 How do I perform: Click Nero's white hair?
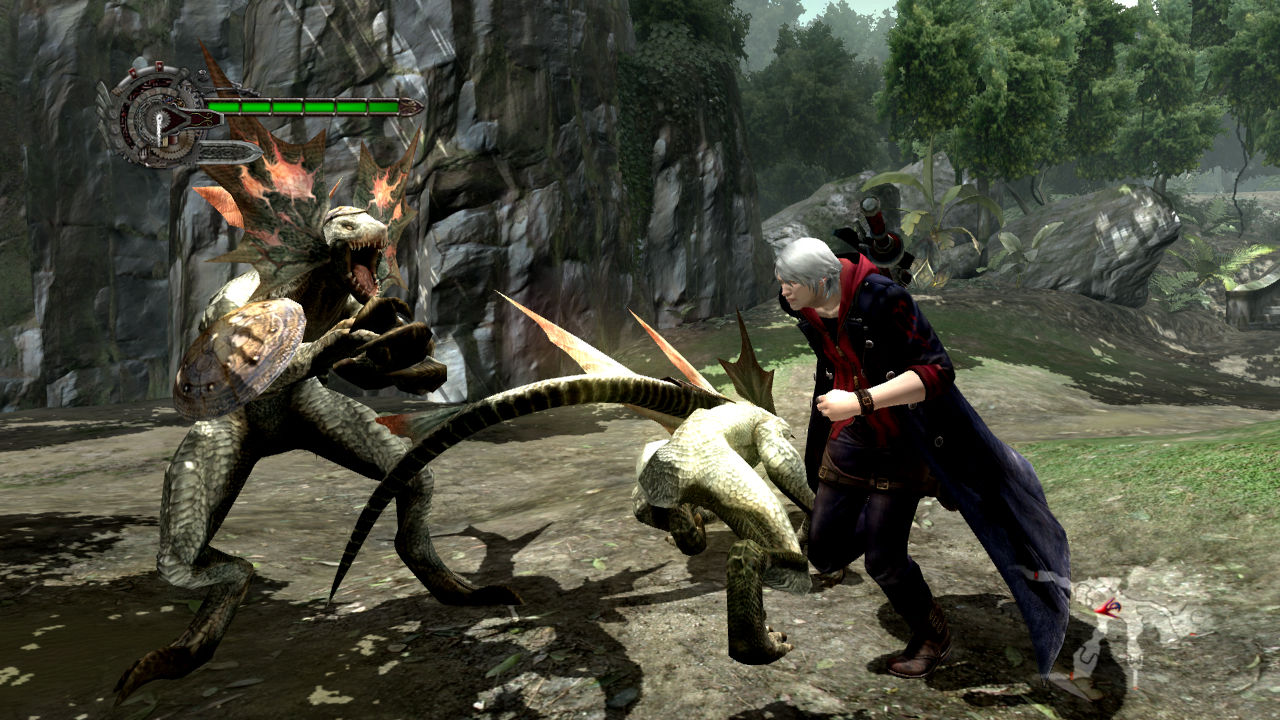[x=810, y=260]
